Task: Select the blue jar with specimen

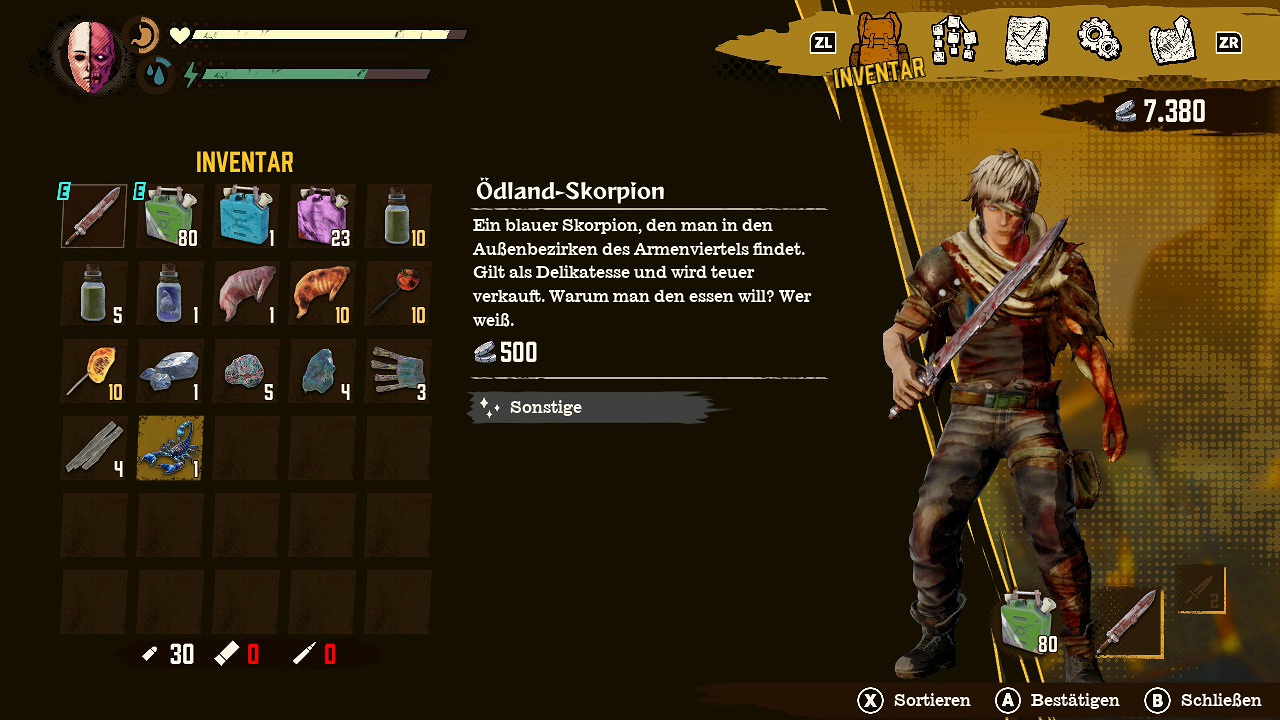Action: tap(170, 293)
